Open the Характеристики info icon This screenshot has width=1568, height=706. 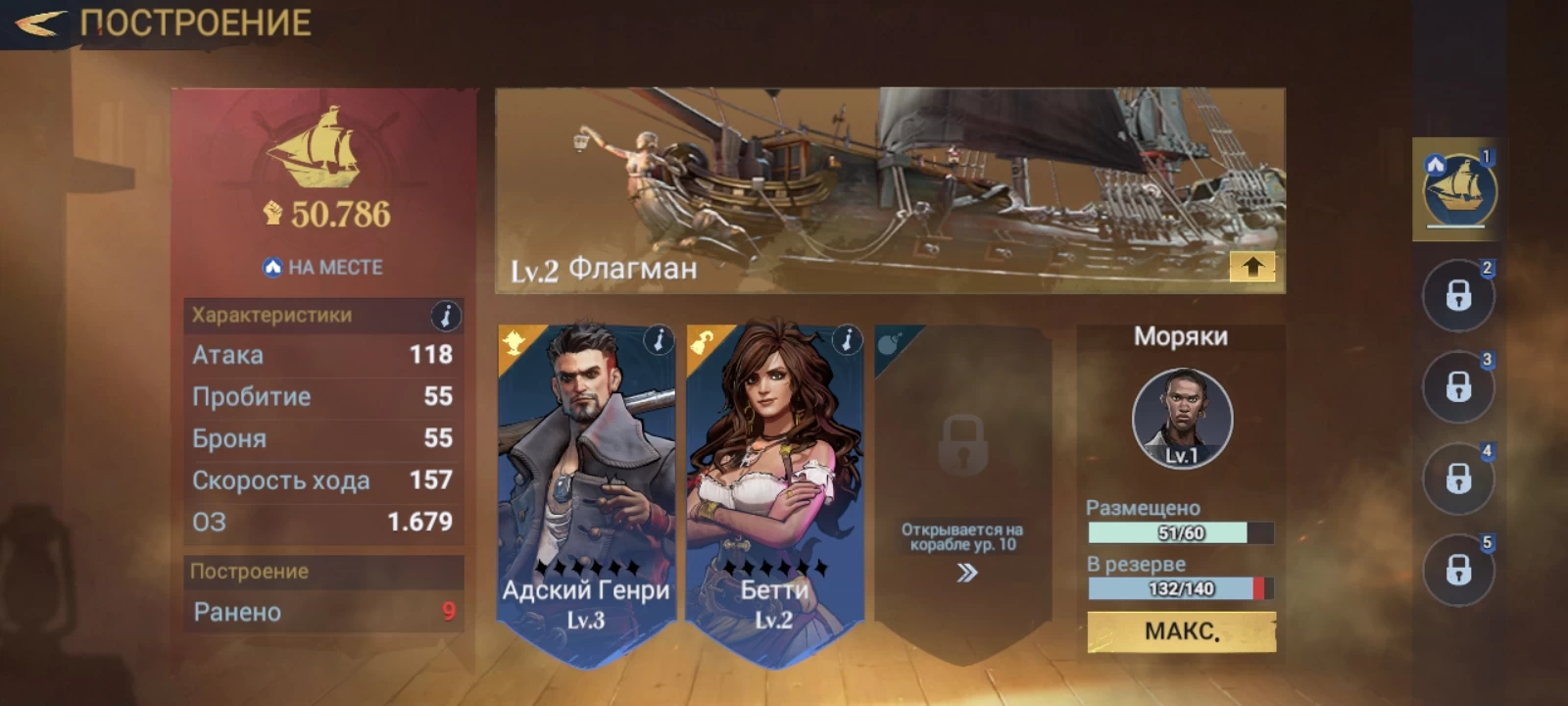(x=446, y=316)
